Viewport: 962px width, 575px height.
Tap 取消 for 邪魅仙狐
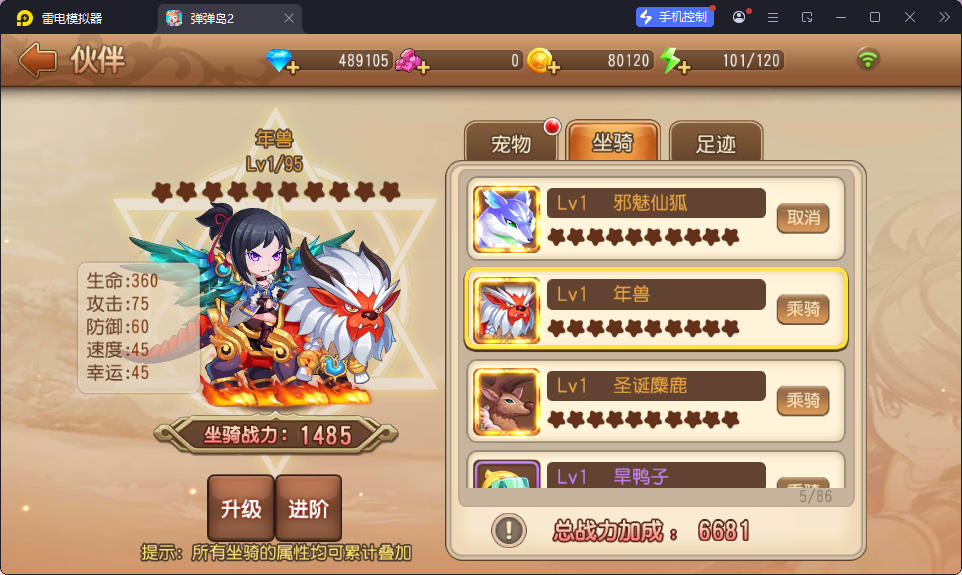coord(803,217)
